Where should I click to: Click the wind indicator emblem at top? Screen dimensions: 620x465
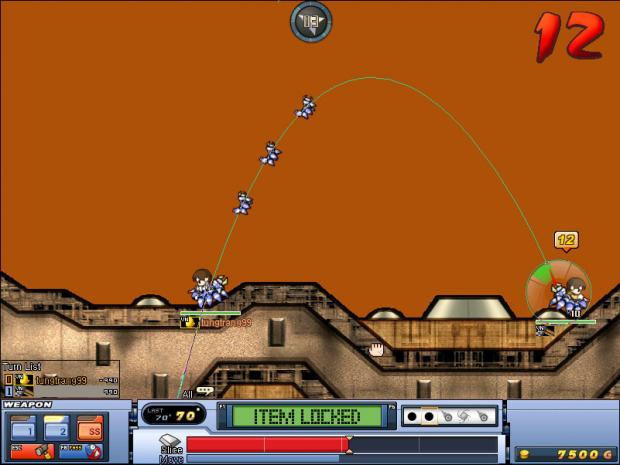[311, 21]
